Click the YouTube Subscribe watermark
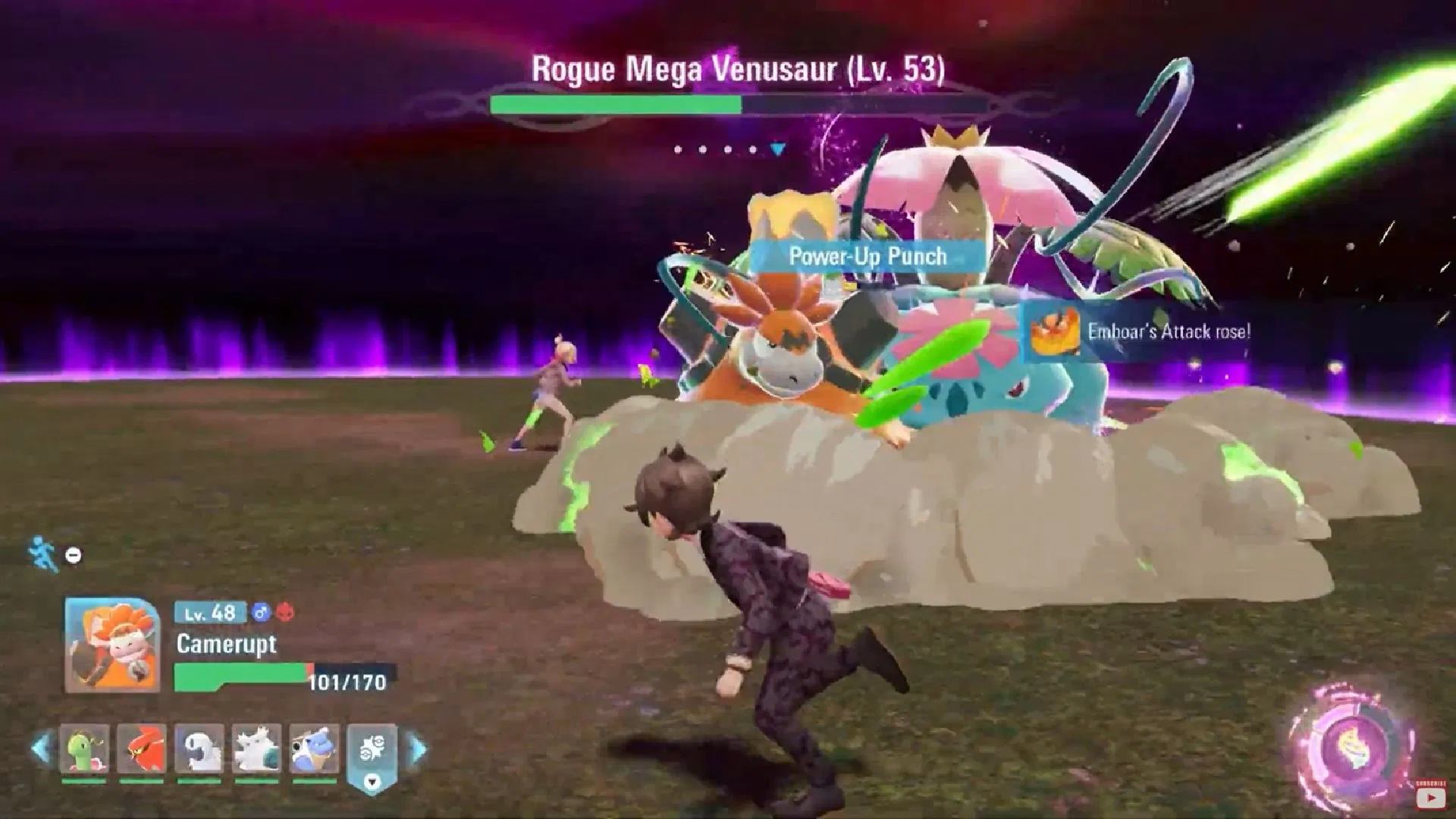Screen dimensions: 1456x819 click(x=1429, y=795)
